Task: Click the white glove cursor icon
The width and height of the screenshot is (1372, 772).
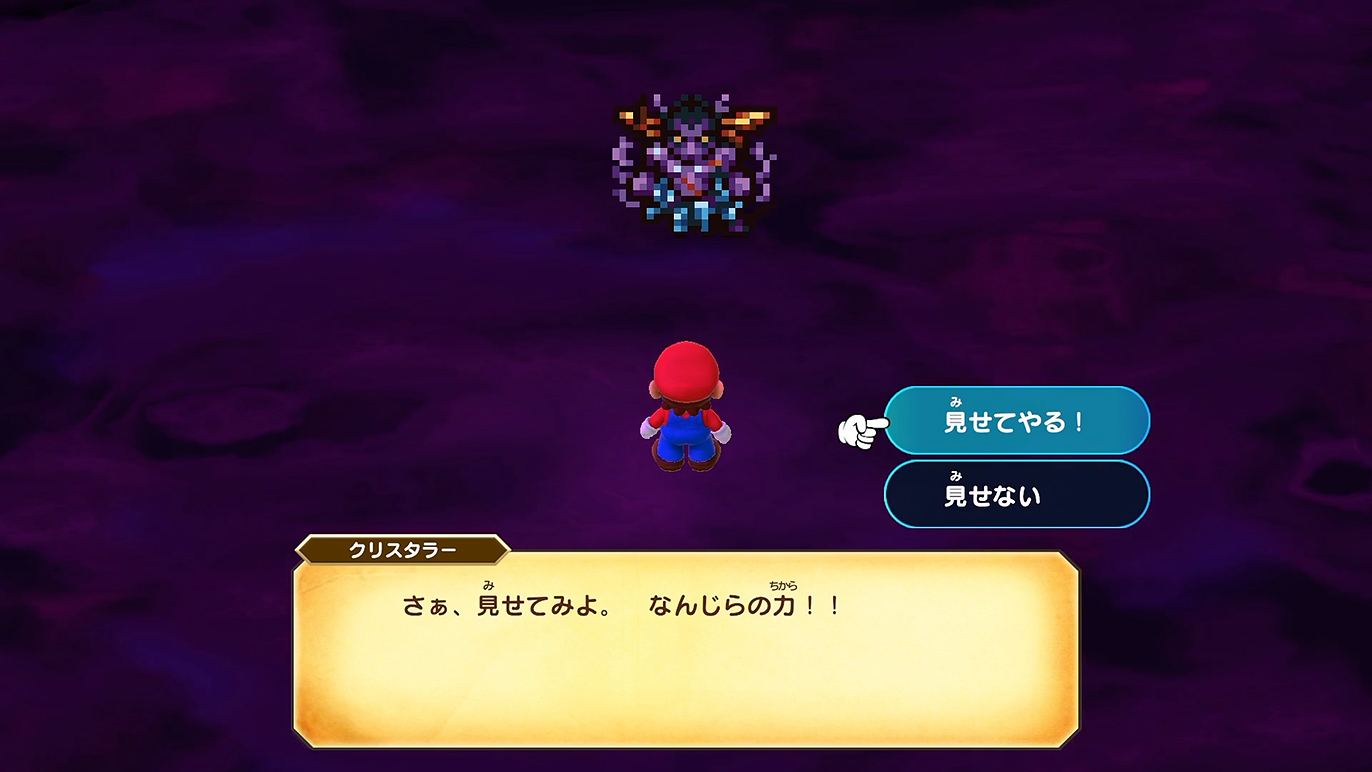Action: coord(858,426)
